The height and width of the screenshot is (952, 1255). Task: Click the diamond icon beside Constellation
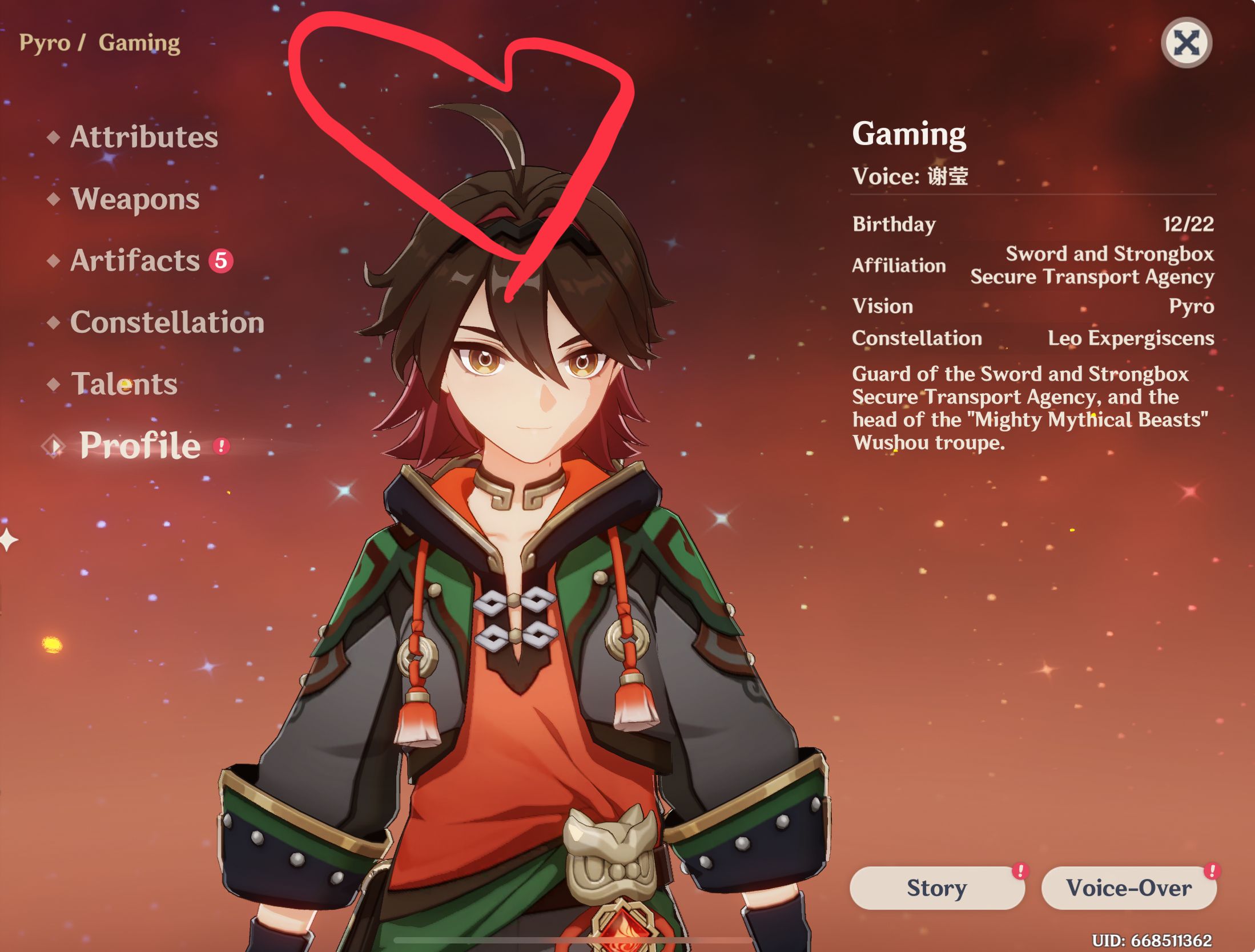(x=54, y=322)
